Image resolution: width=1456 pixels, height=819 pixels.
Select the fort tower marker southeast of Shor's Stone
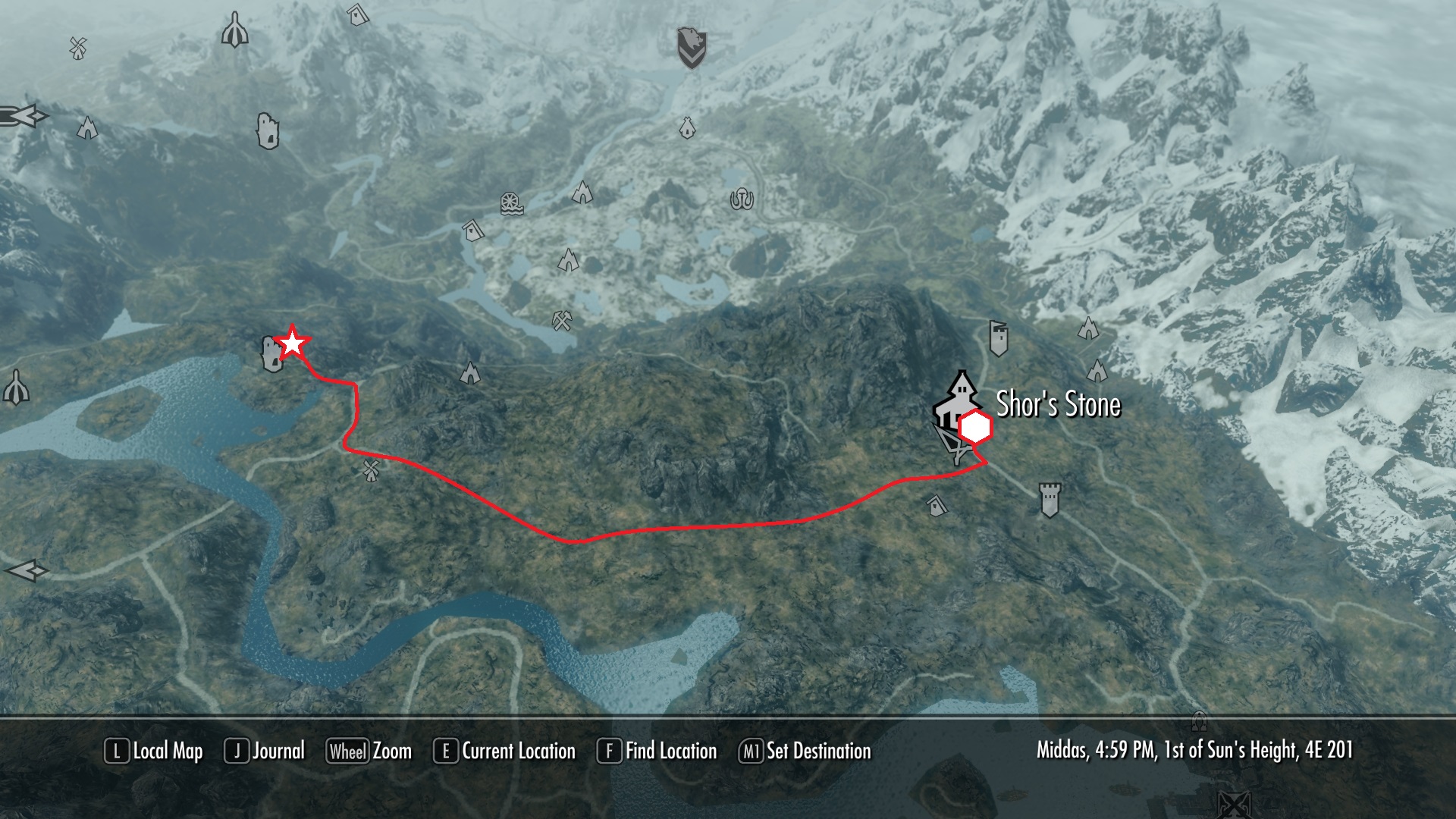1050,498
